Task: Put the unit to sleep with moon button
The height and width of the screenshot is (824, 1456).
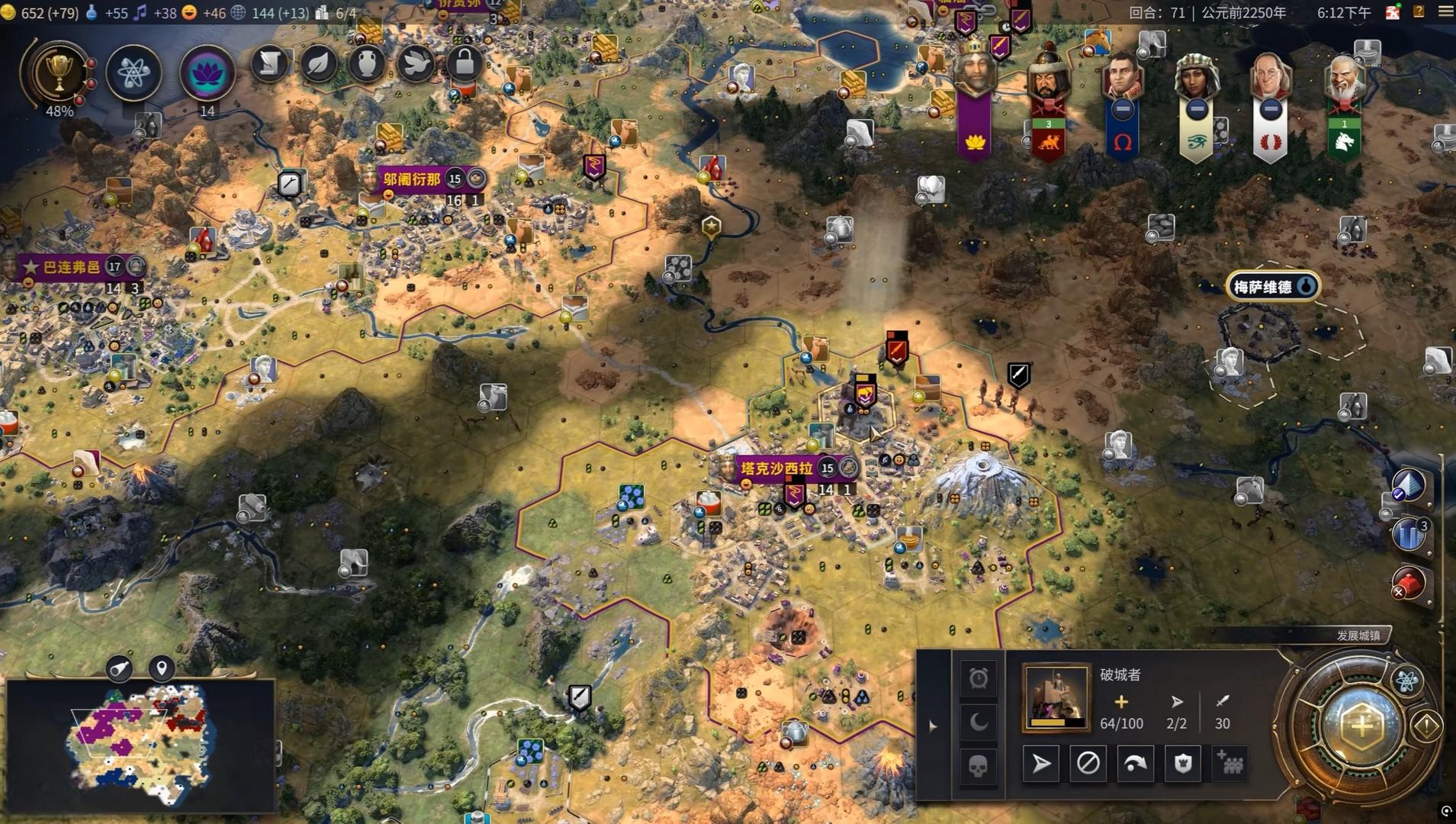Action: point(979,721)
